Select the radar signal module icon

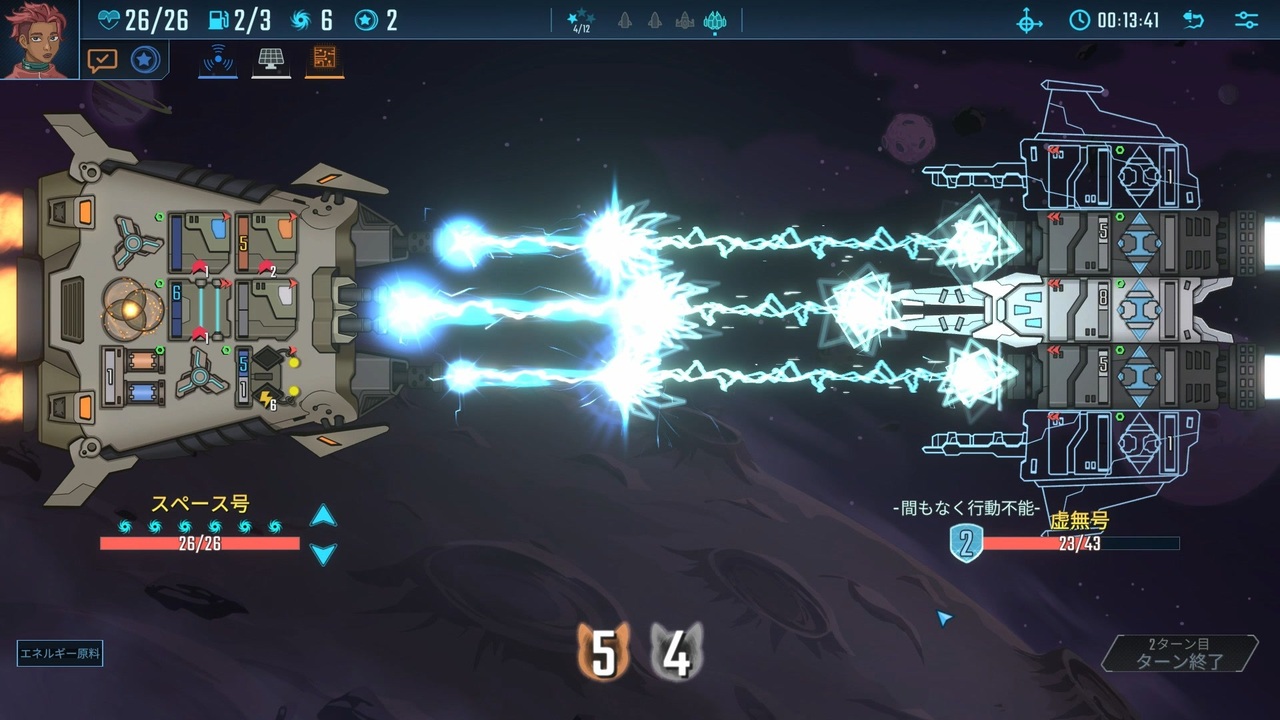tap(217, 60)
